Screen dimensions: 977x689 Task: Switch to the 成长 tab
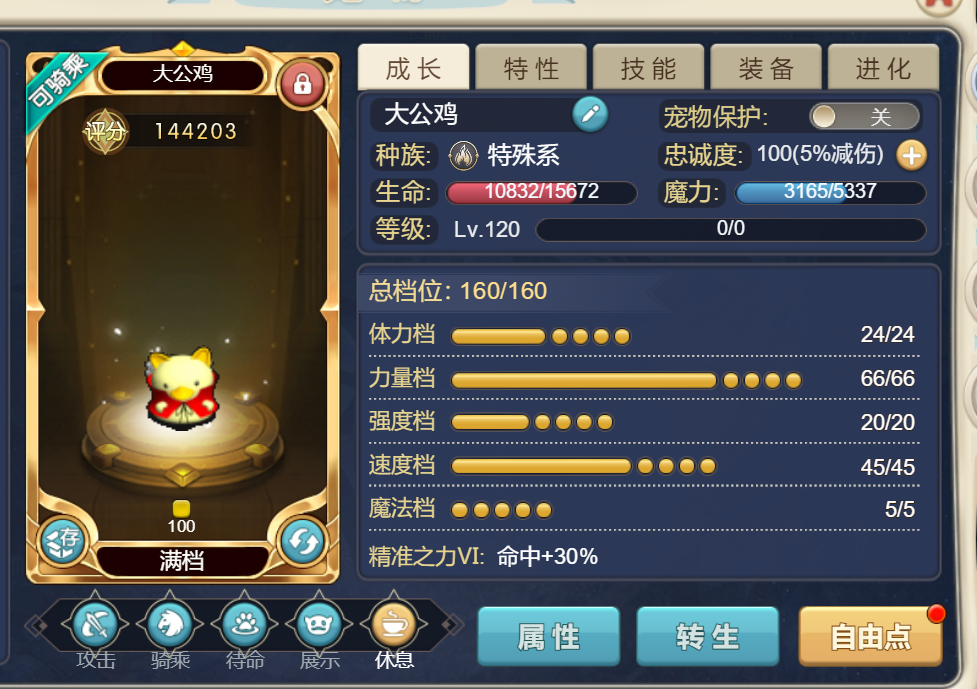[x=413, y=68]
